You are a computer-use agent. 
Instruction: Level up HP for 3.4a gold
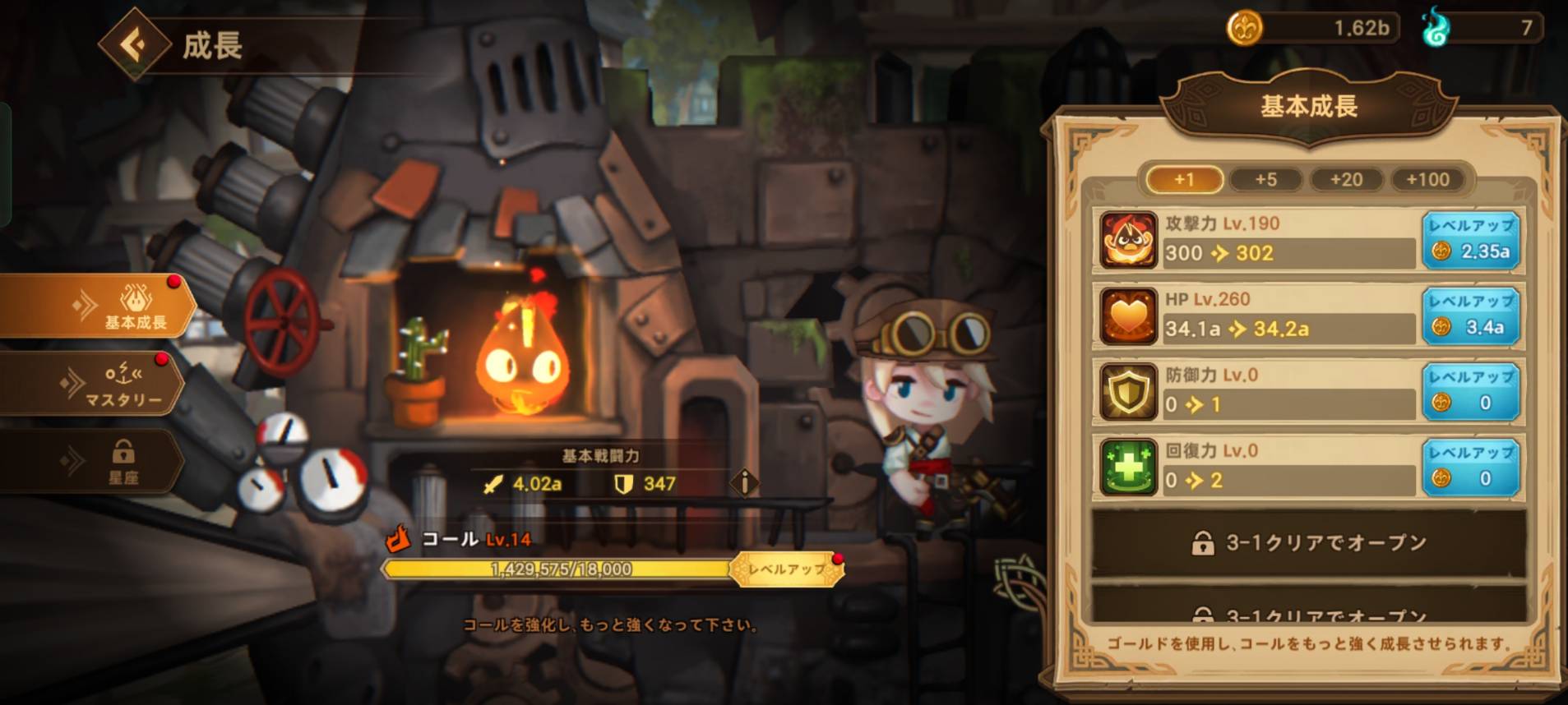point(1470,316)
